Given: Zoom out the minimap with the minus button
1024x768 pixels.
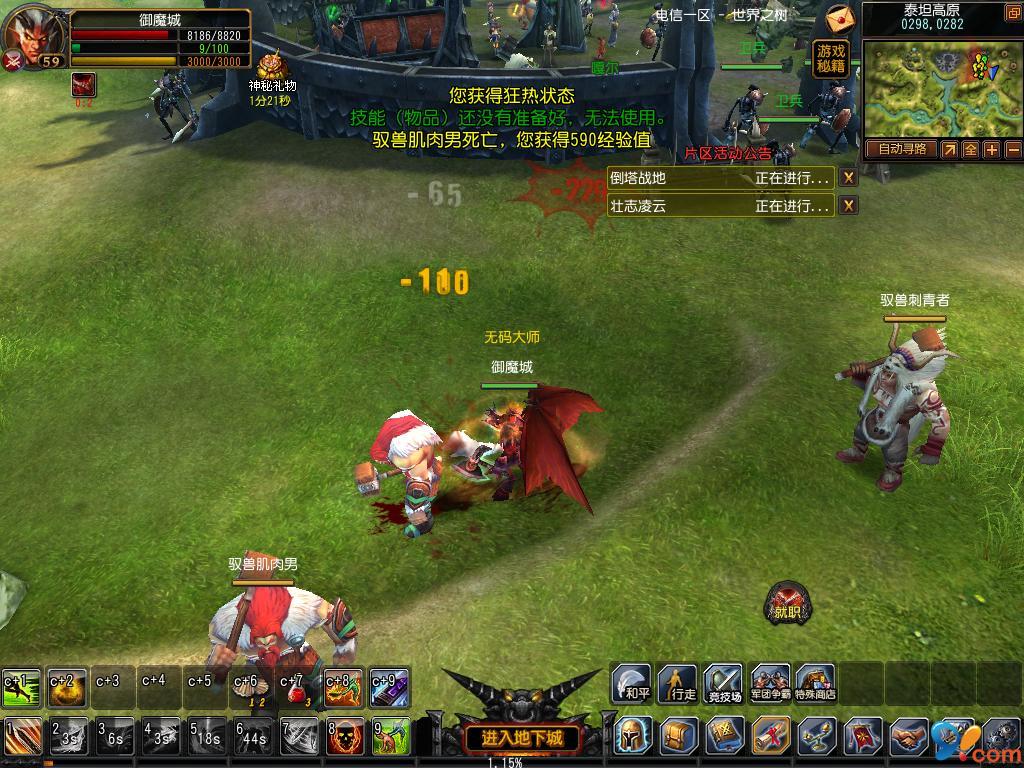Looking at the screenshot, I should point(1012,149).
